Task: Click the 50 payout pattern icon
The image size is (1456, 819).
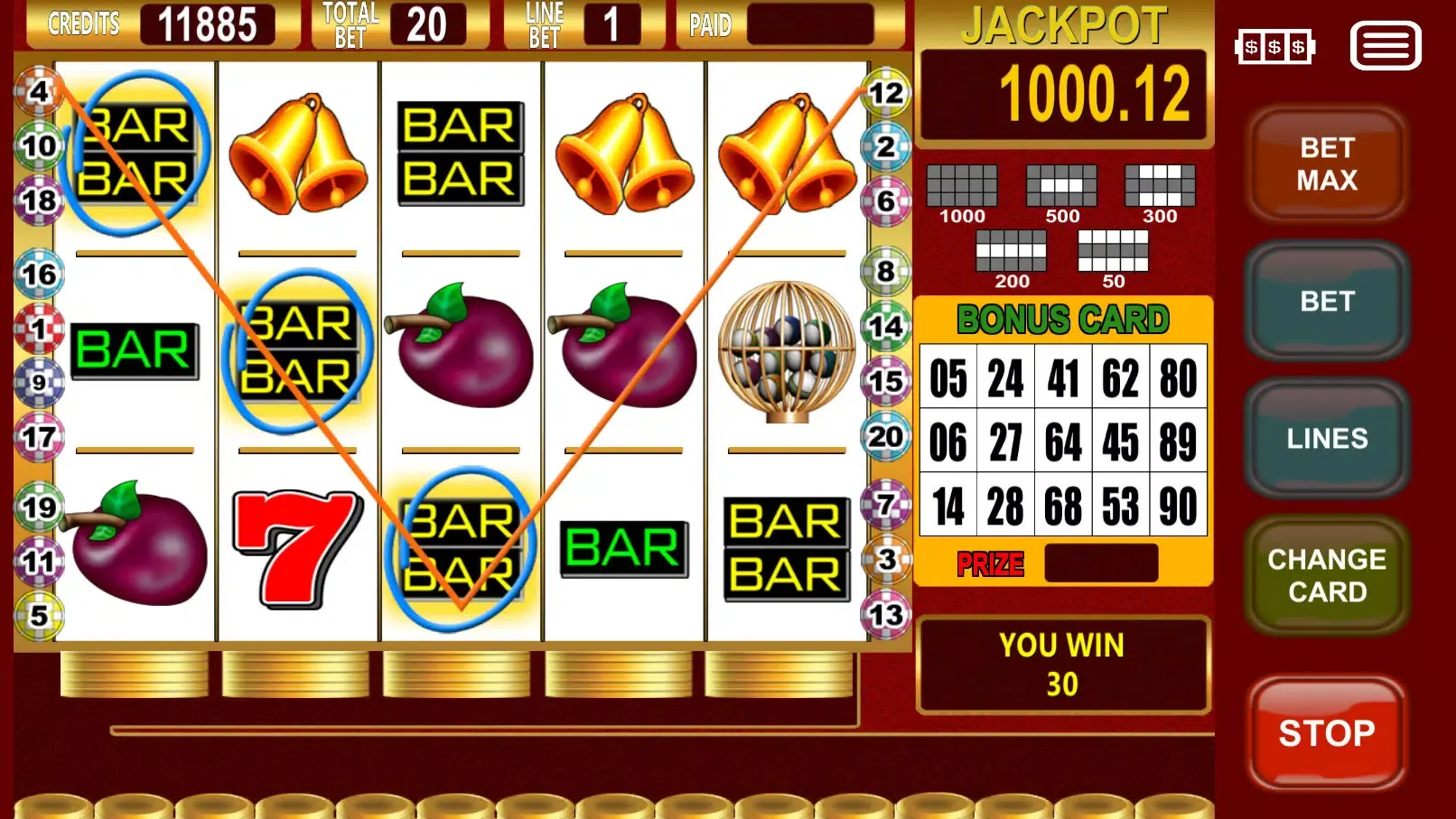Action: pyautogui.click(x=1113, y=250)
